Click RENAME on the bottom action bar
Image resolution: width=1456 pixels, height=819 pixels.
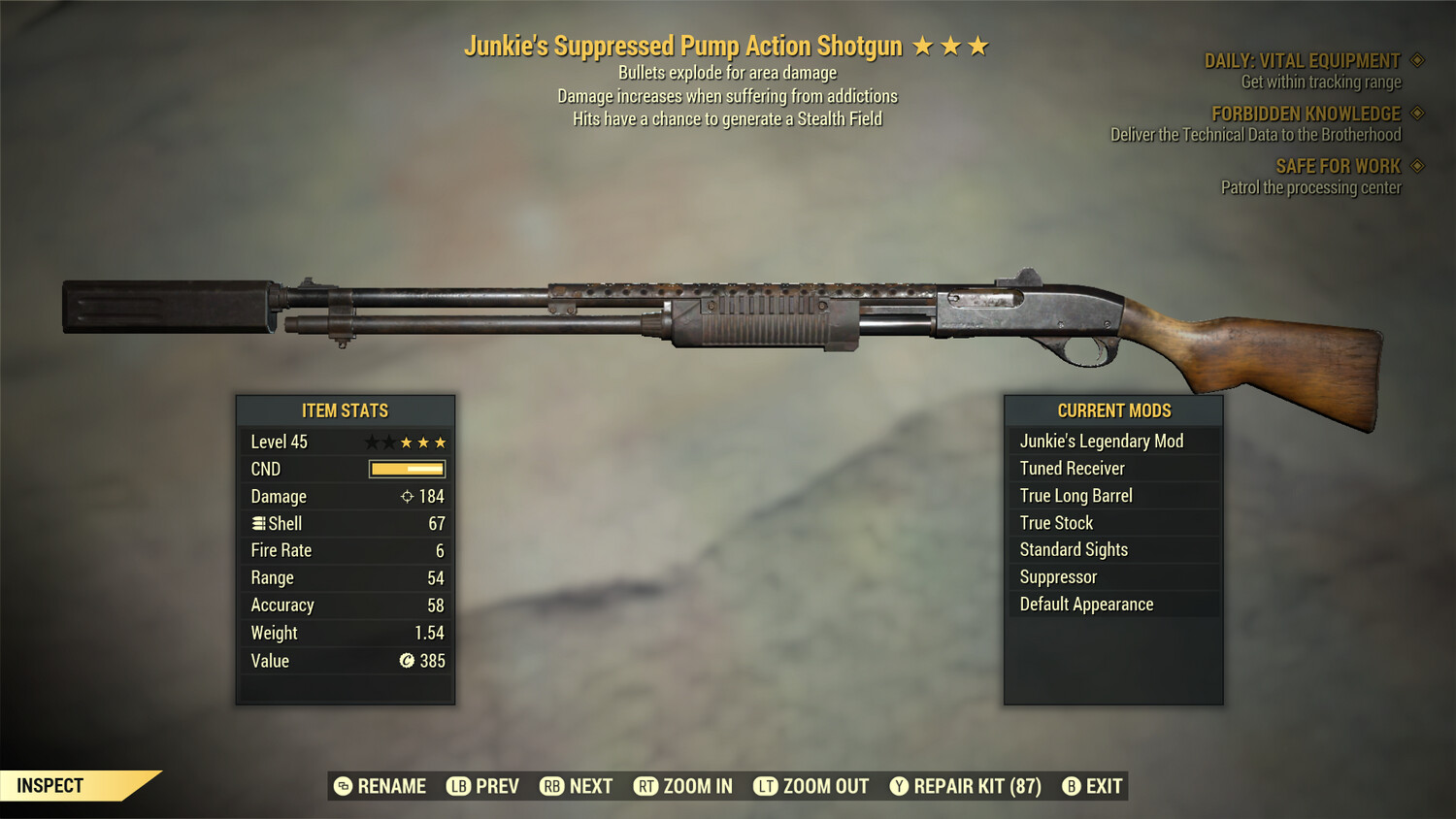click(x=391, y=786)
